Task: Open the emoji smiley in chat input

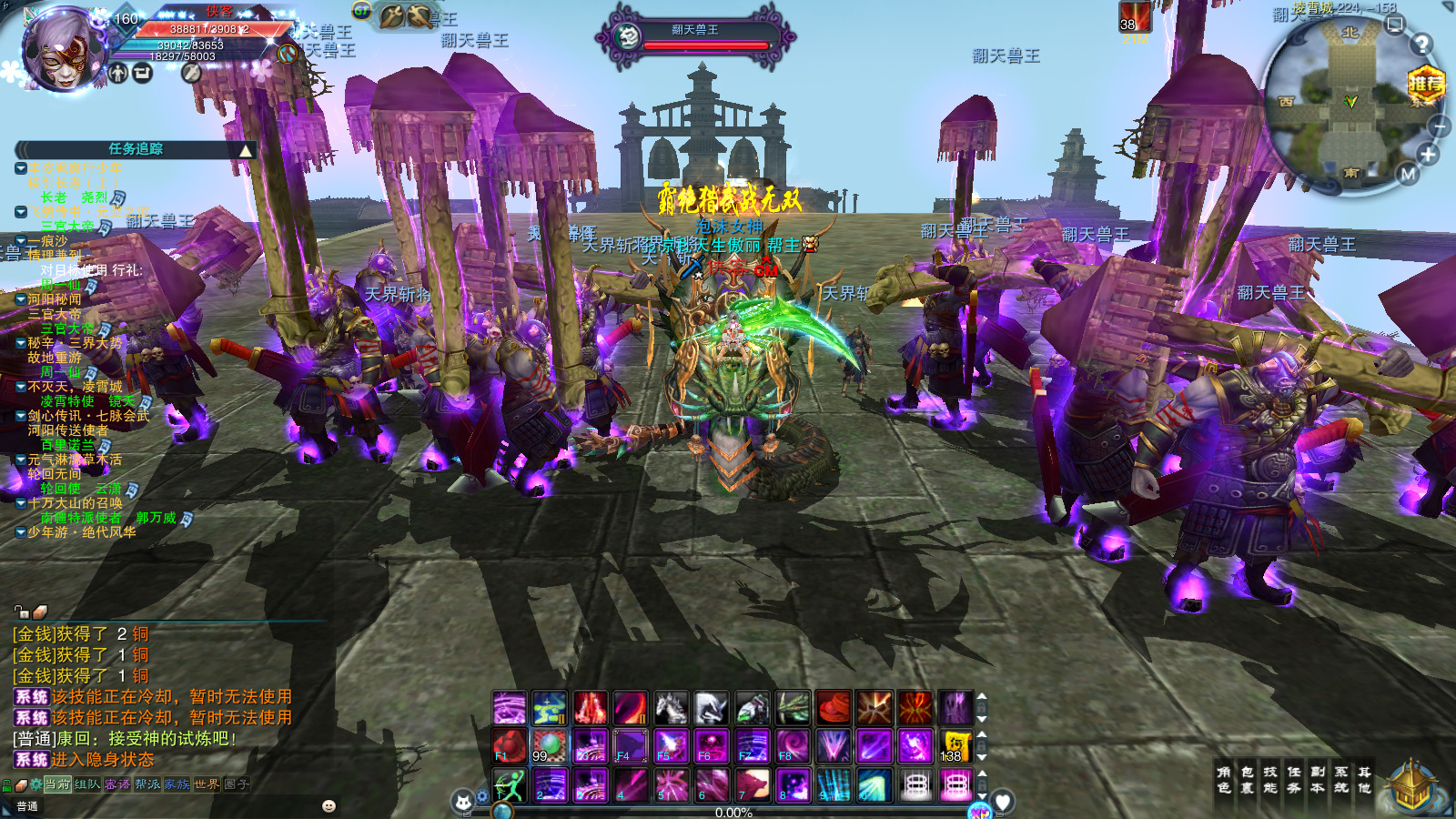Action: pos(329,805)
